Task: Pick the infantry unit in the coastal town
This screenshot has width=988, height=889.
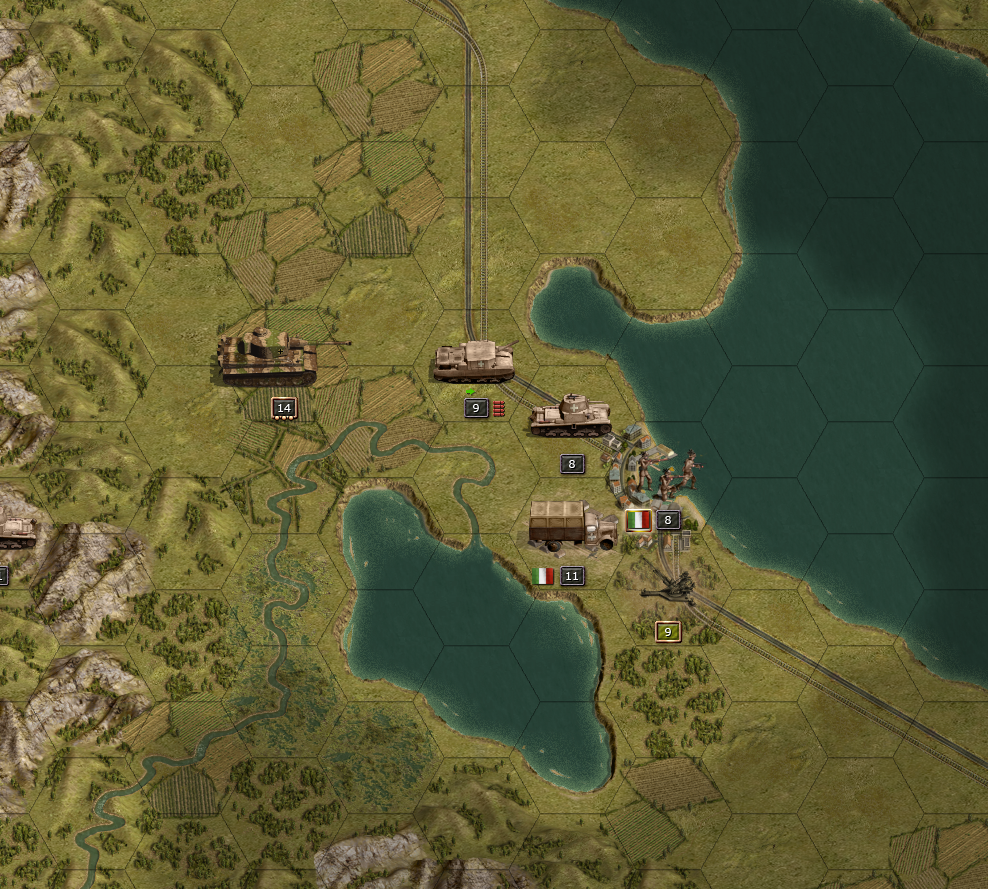Action: click(672, 478)
